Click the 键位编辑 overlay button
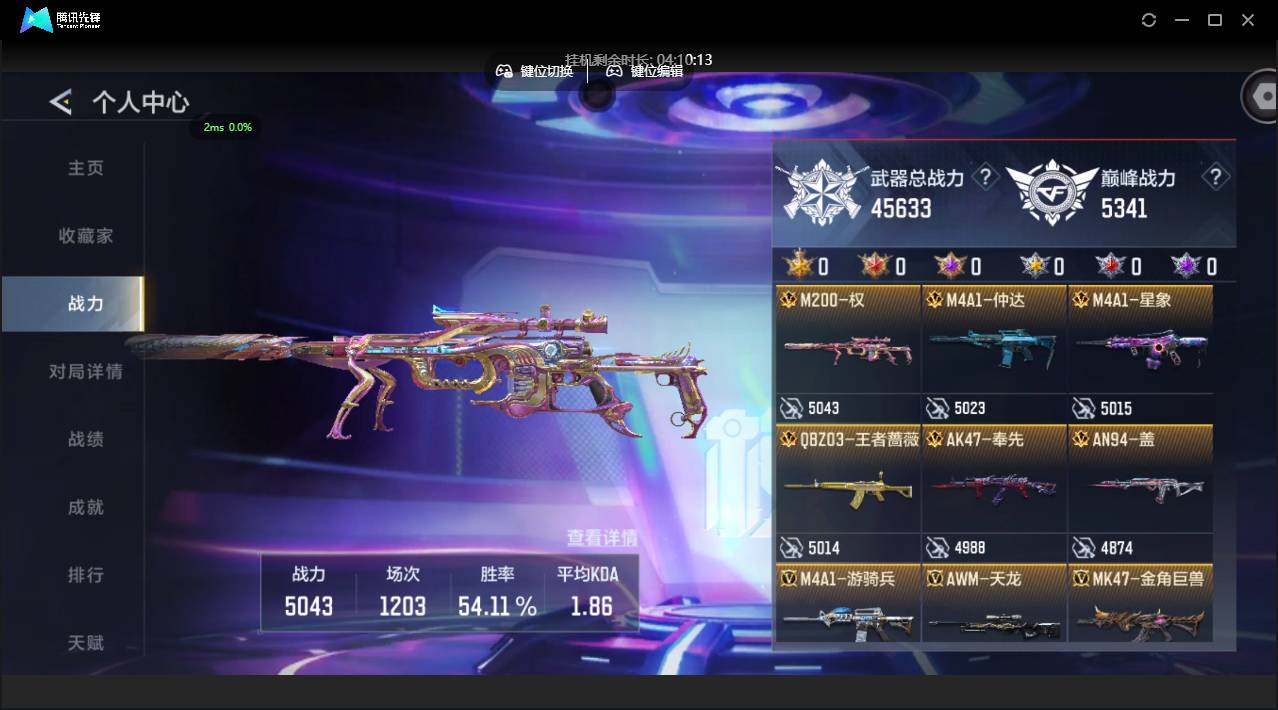Image resolution: width=1278 pixels, height=710 pixels. (645, 71)
